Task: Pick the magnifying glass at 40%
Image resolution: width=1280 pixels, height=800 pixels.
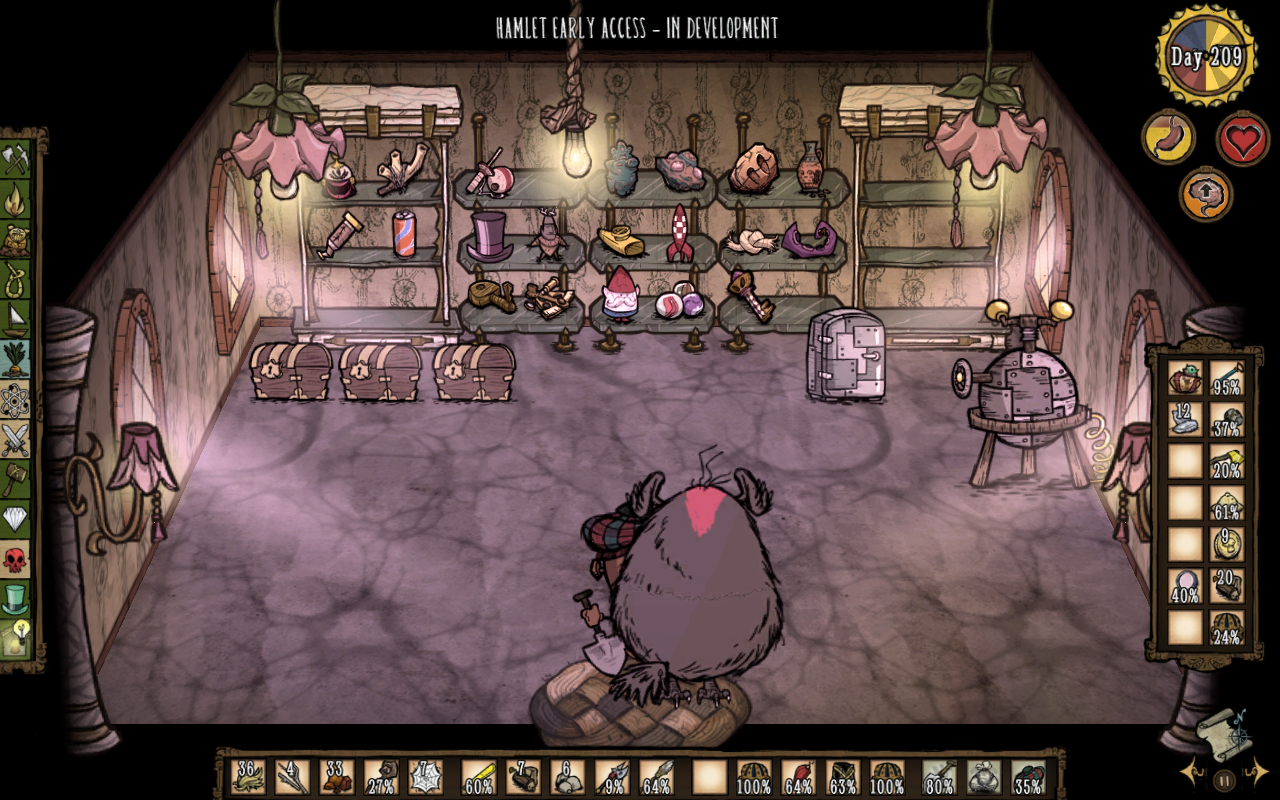Action: click(1186, 586)
